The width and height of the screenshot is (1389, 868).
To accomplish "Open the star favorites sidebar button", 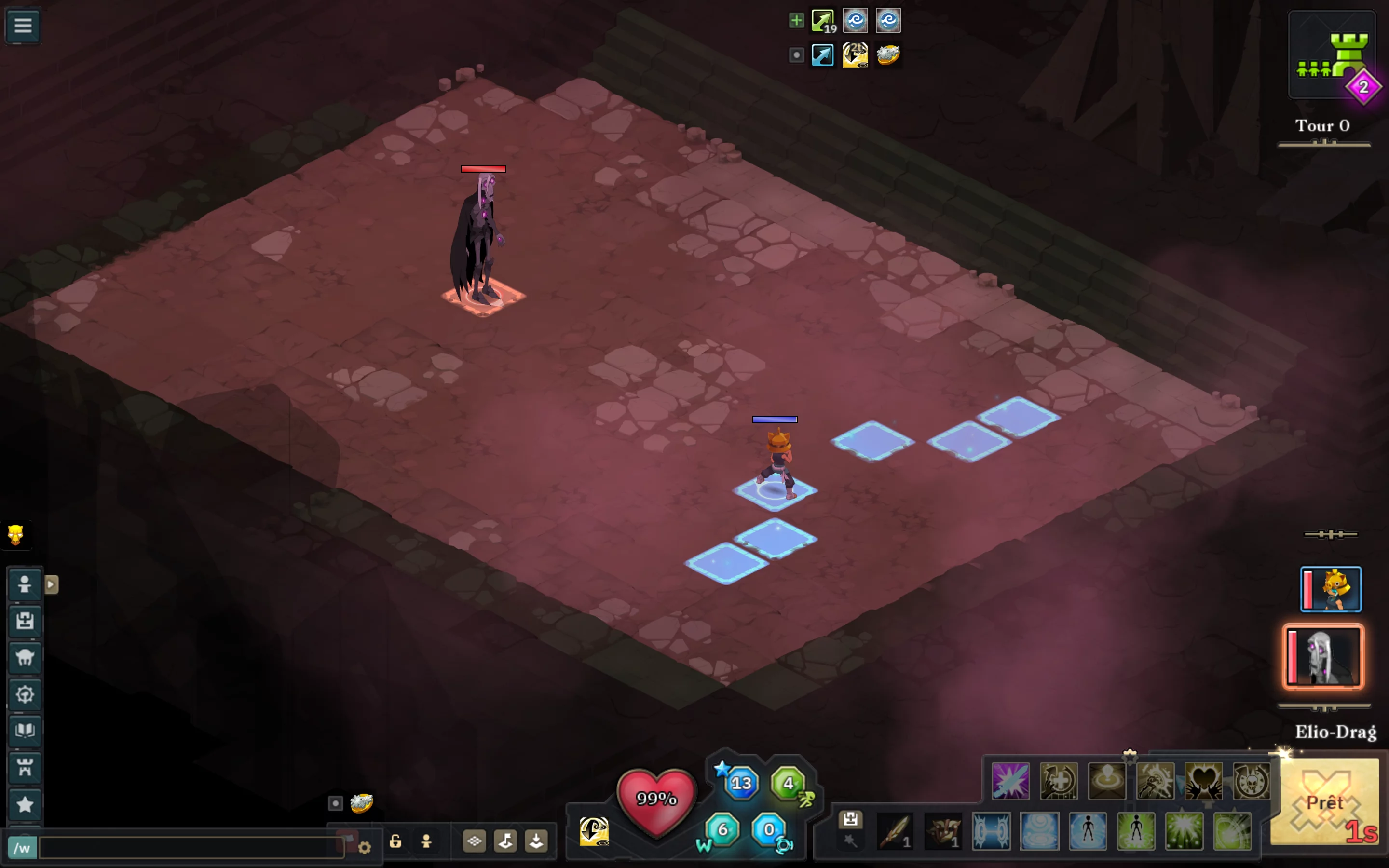I will [x=25, y=804].
